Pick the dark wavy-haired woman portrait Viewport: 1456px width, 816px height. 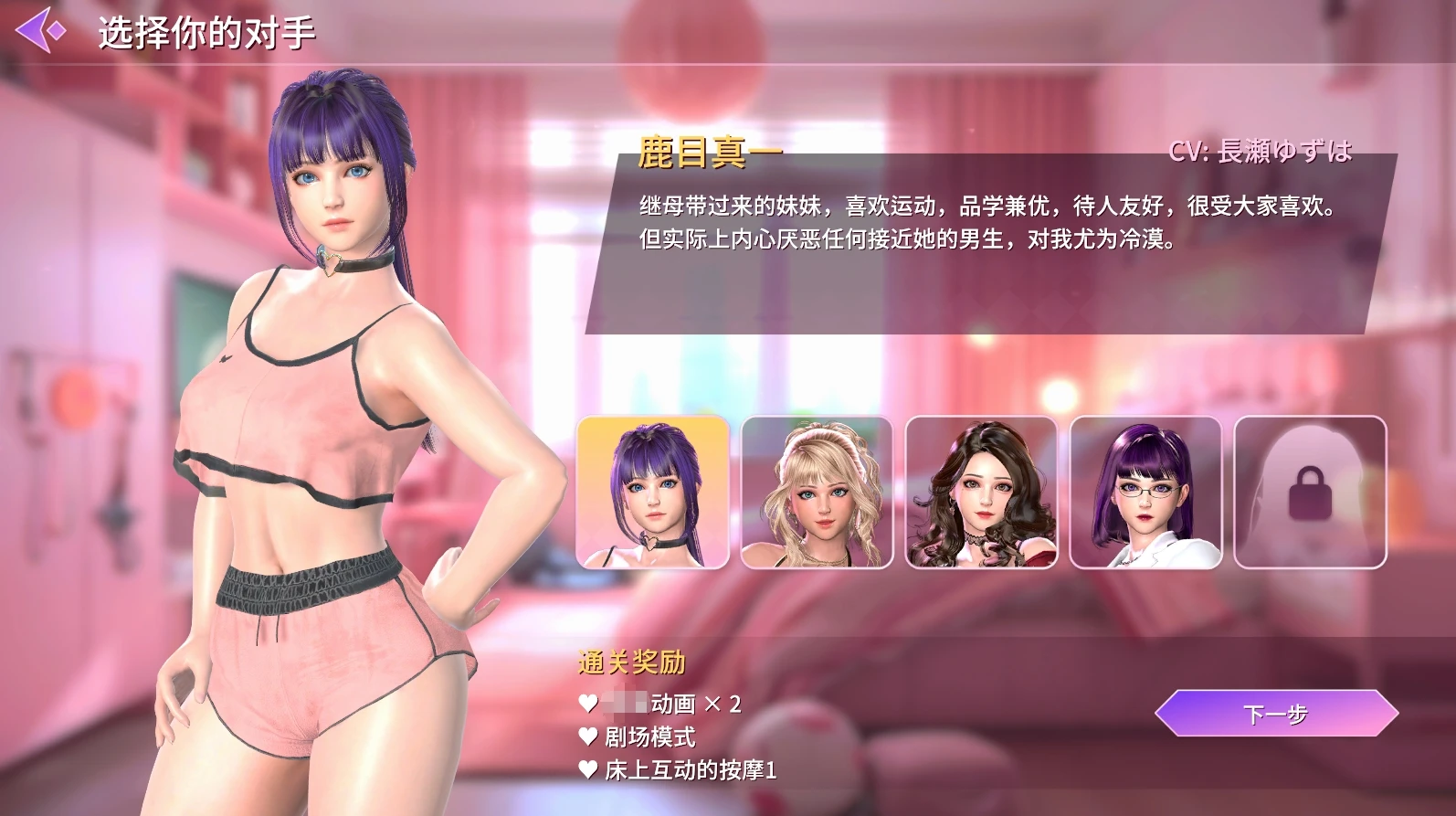981,493
